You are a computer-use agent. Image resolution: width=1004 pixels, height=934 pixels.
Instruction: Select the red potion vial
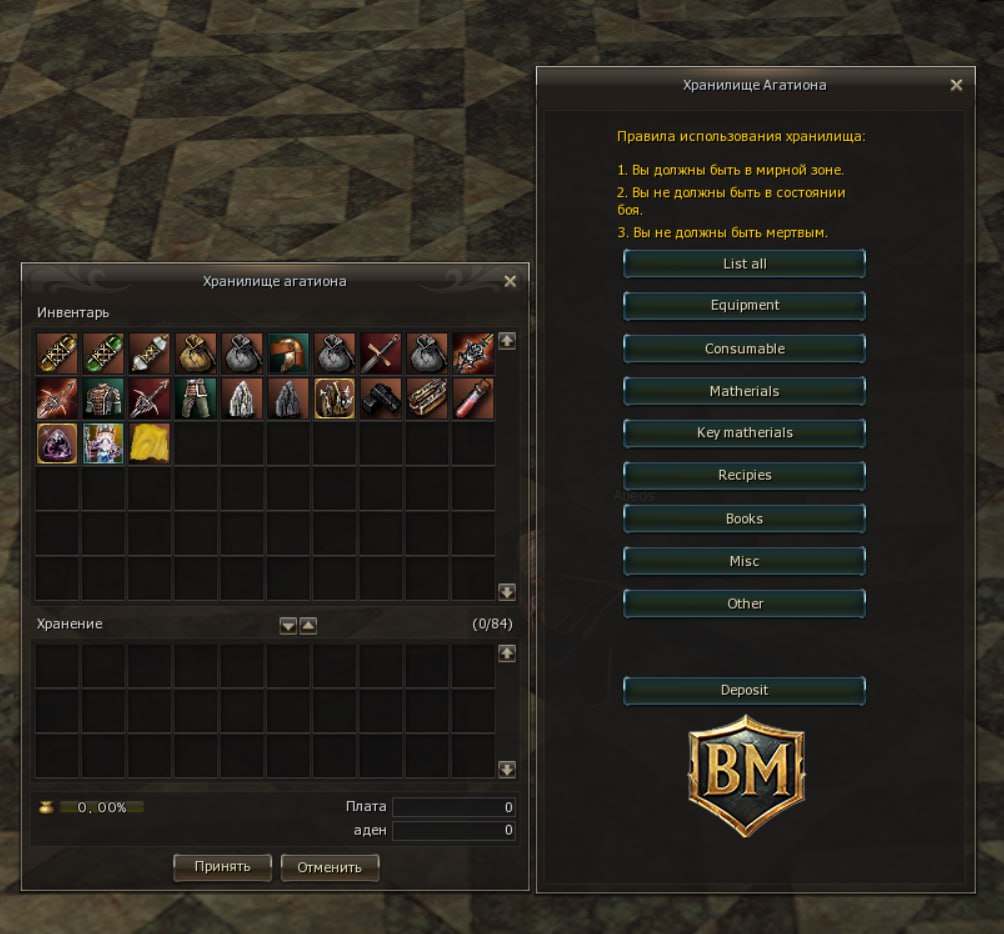[x=474, y=398]
